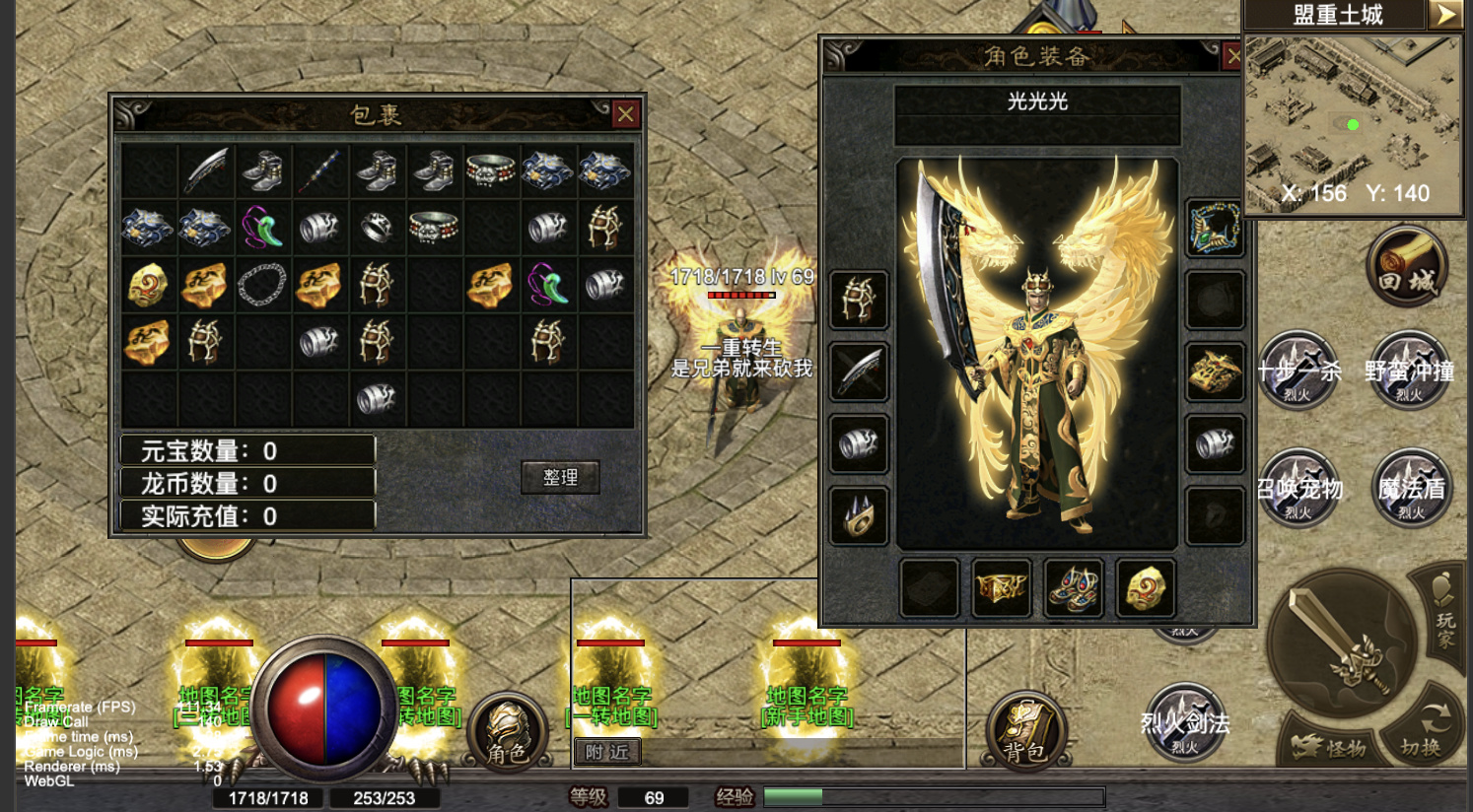Close the 角色装备 equipment window
This screenshot has height=812, width=1473.
coord(1232,57)
